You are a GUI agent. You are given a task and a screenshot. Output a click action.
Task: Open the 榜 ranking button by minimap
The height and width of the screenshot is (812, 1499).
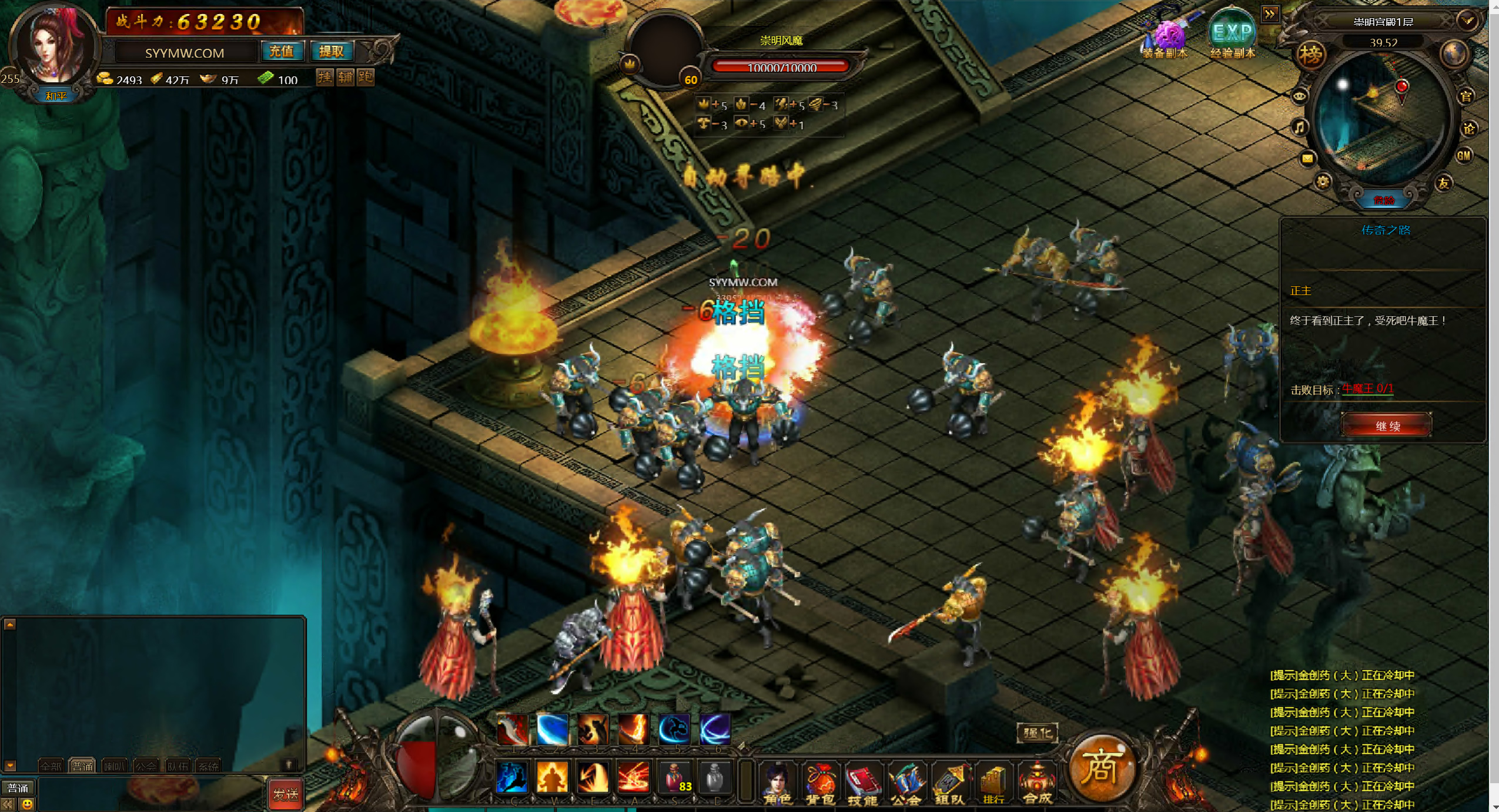click(1311, 55)
